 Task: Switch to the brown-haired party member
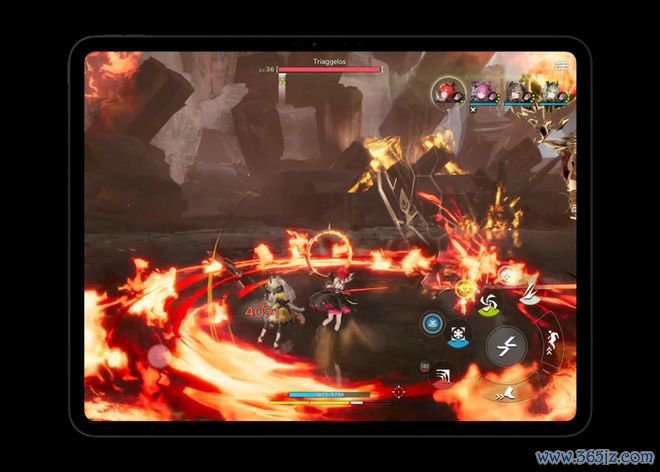[516, 92]
